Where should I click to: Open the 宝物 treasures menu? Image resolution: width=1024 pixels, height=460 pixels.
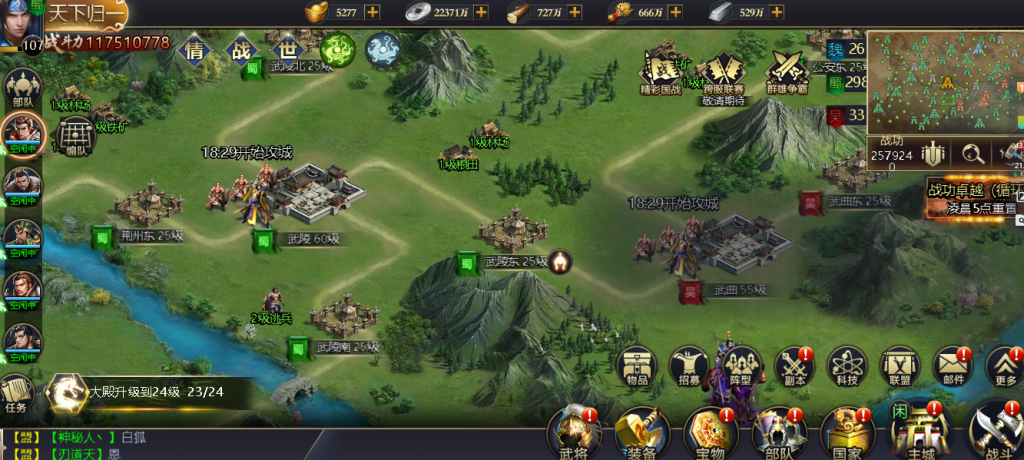point(708,432)
